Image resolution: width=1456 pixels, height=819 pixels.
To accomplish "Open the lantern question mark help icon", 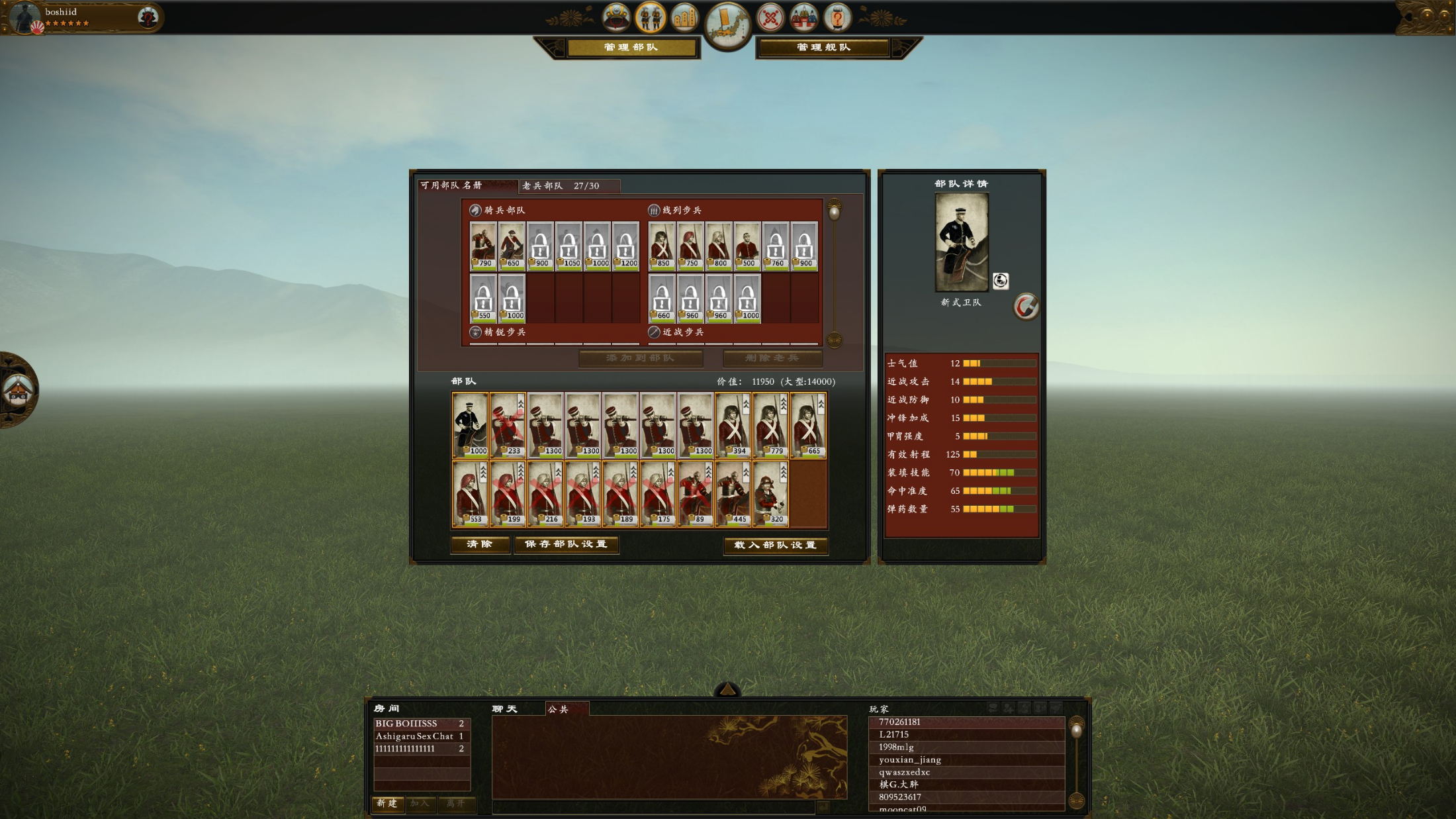I will (837, 18).
